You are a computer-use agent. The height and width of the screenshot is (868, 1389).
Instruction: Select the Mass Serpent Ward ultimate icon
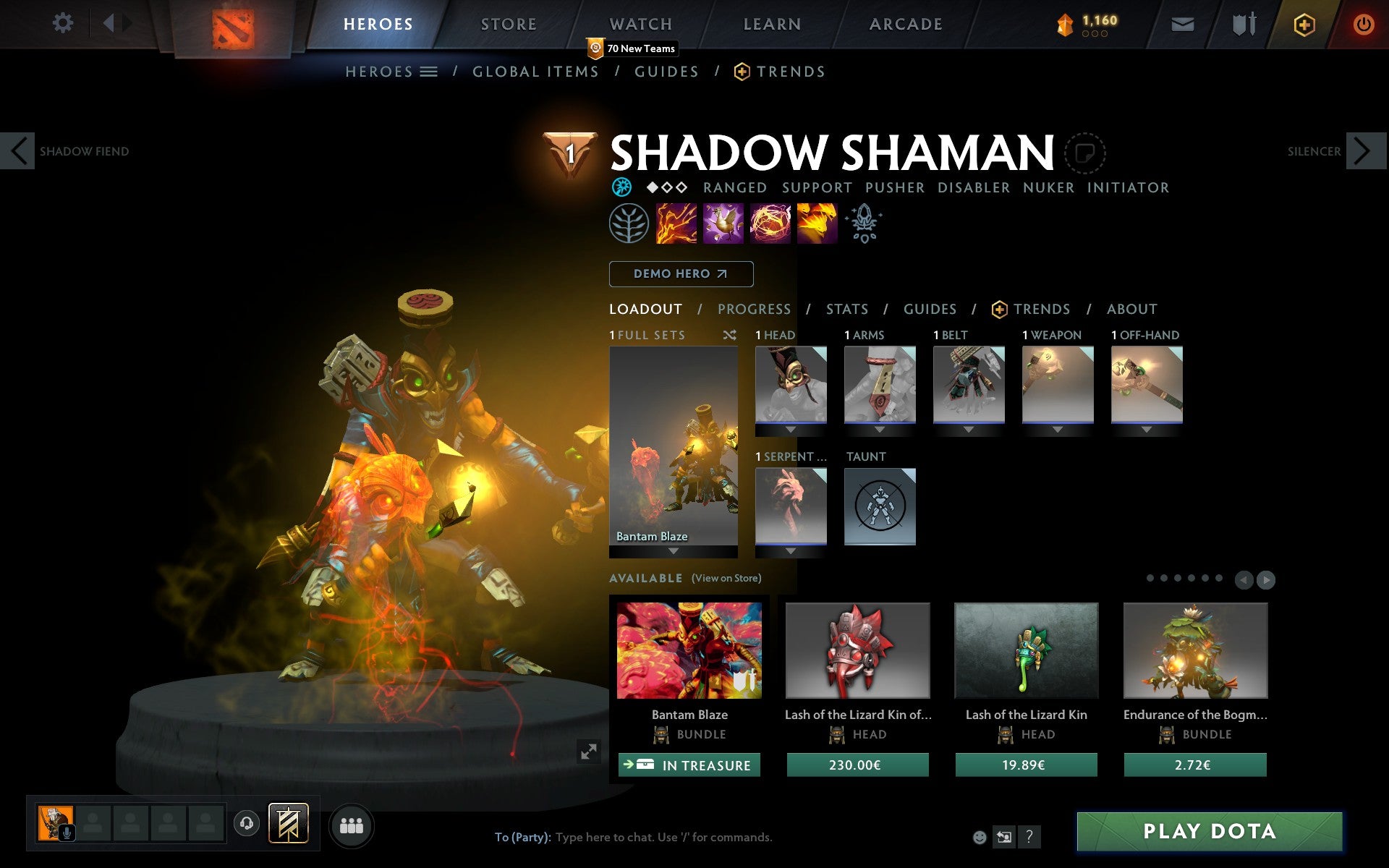(x=817, y=224)
